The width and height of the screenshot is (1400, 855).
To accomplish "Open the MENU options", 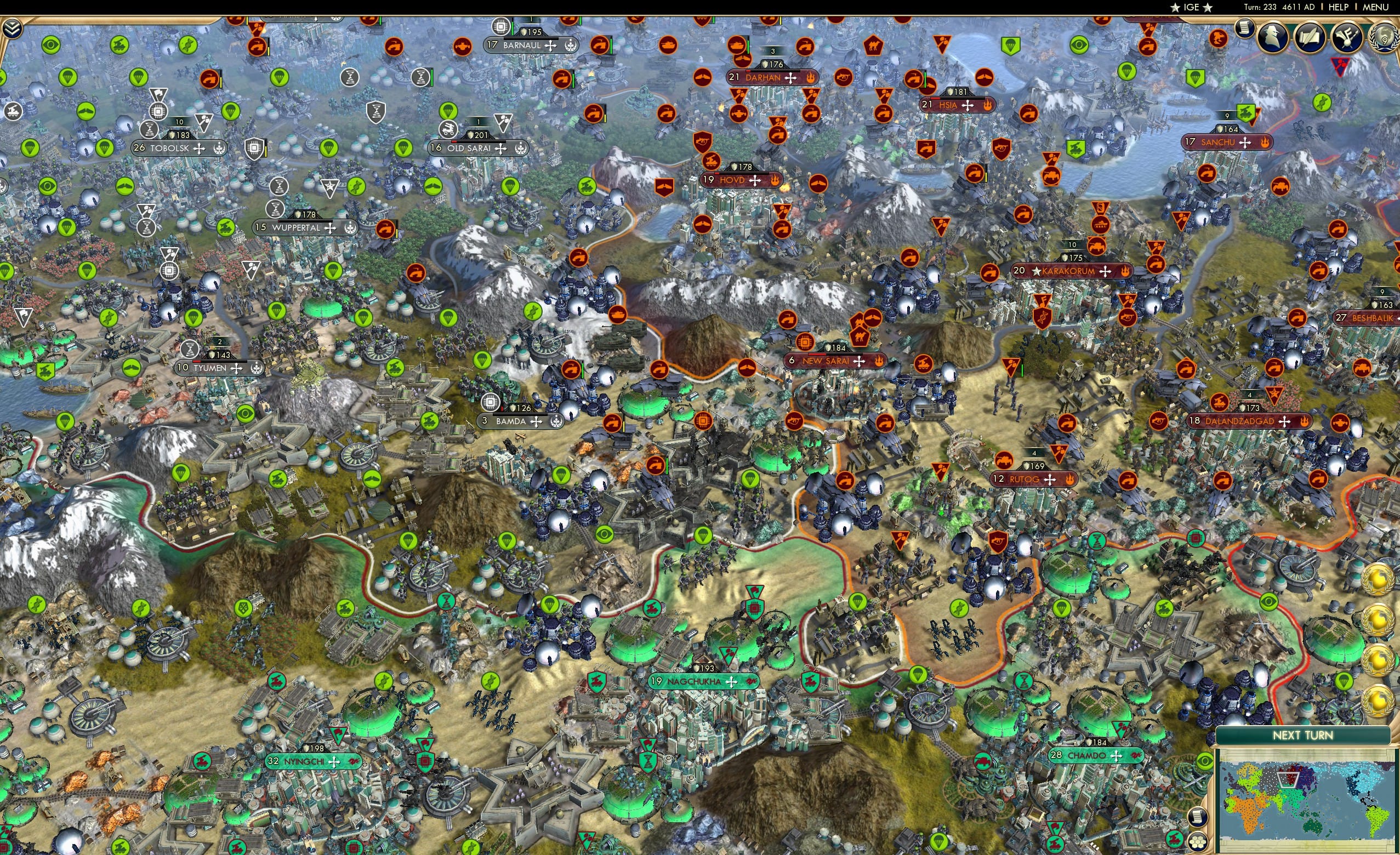I will tap(1375, 7).
